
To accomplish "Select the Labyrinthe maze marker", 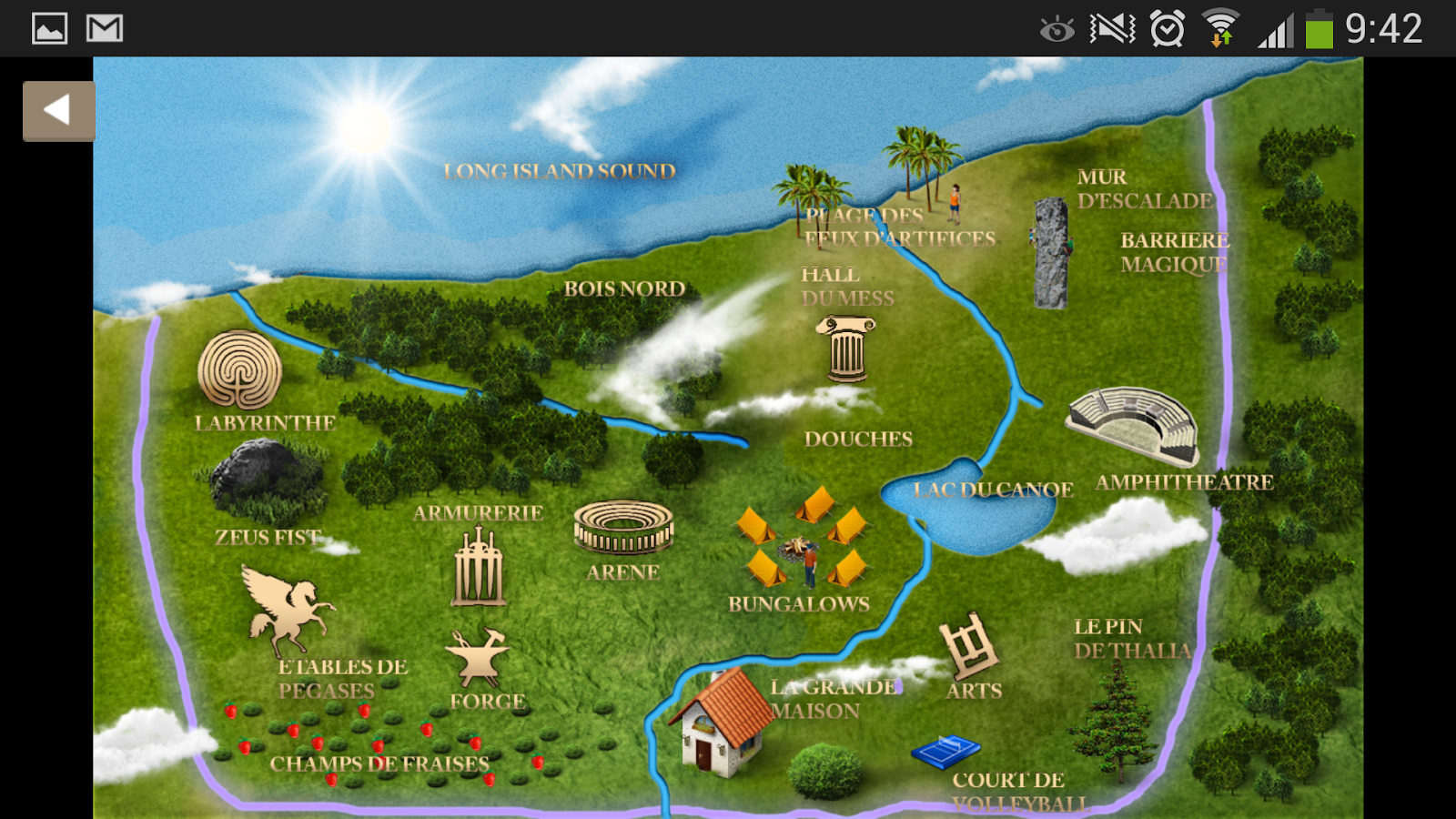I will (239, 369).
